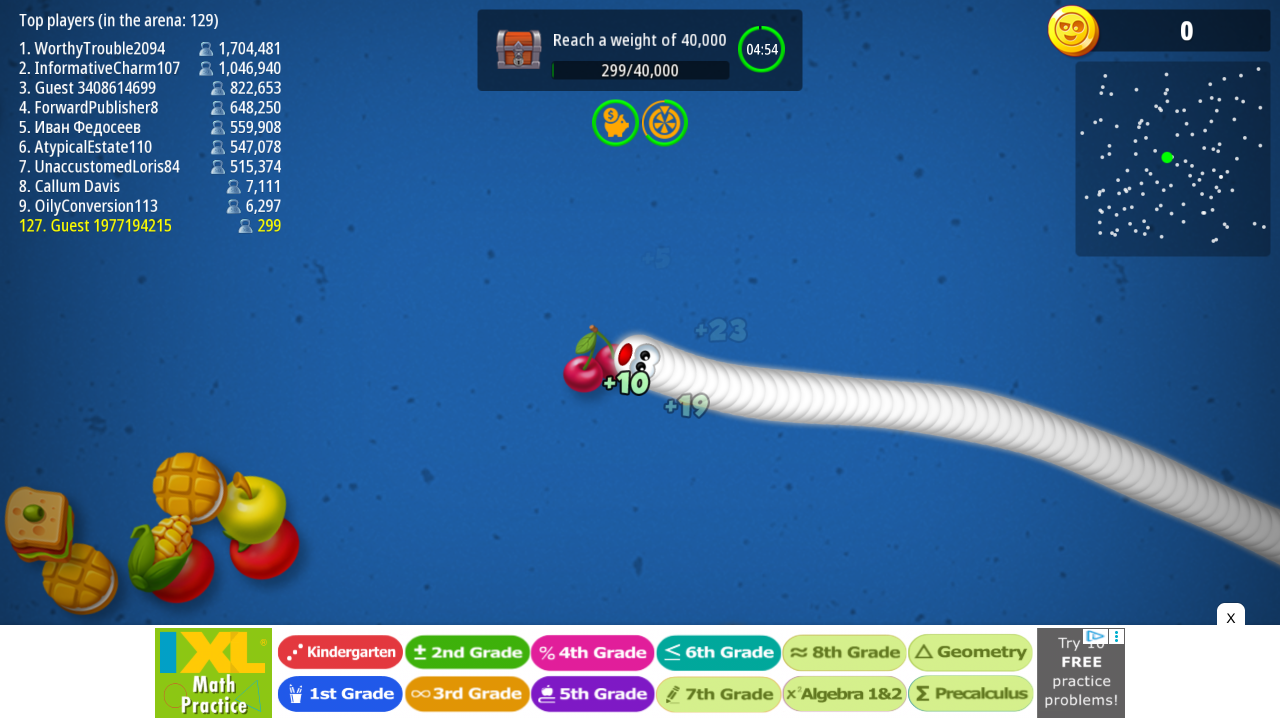
Task: Click the player icon beside WorthyTrouble2094's score
Action: click(206, 48)
